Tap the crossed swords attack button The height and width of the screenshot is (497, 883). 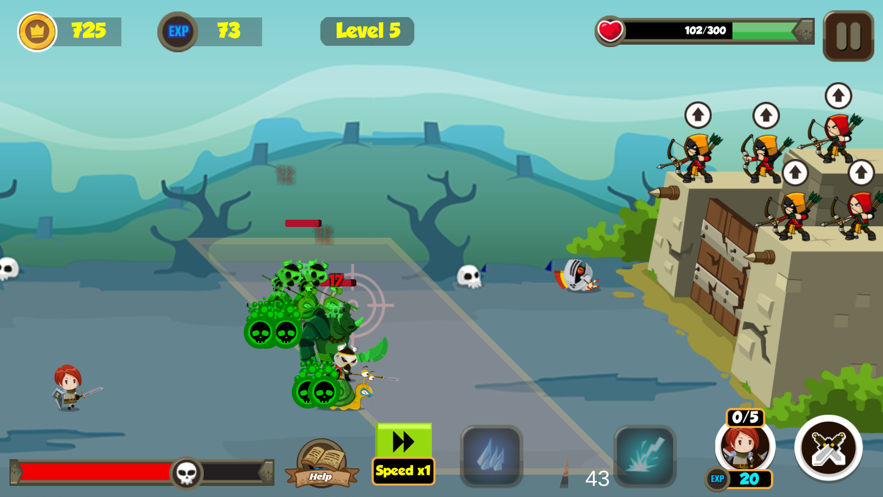pos(828,448)
